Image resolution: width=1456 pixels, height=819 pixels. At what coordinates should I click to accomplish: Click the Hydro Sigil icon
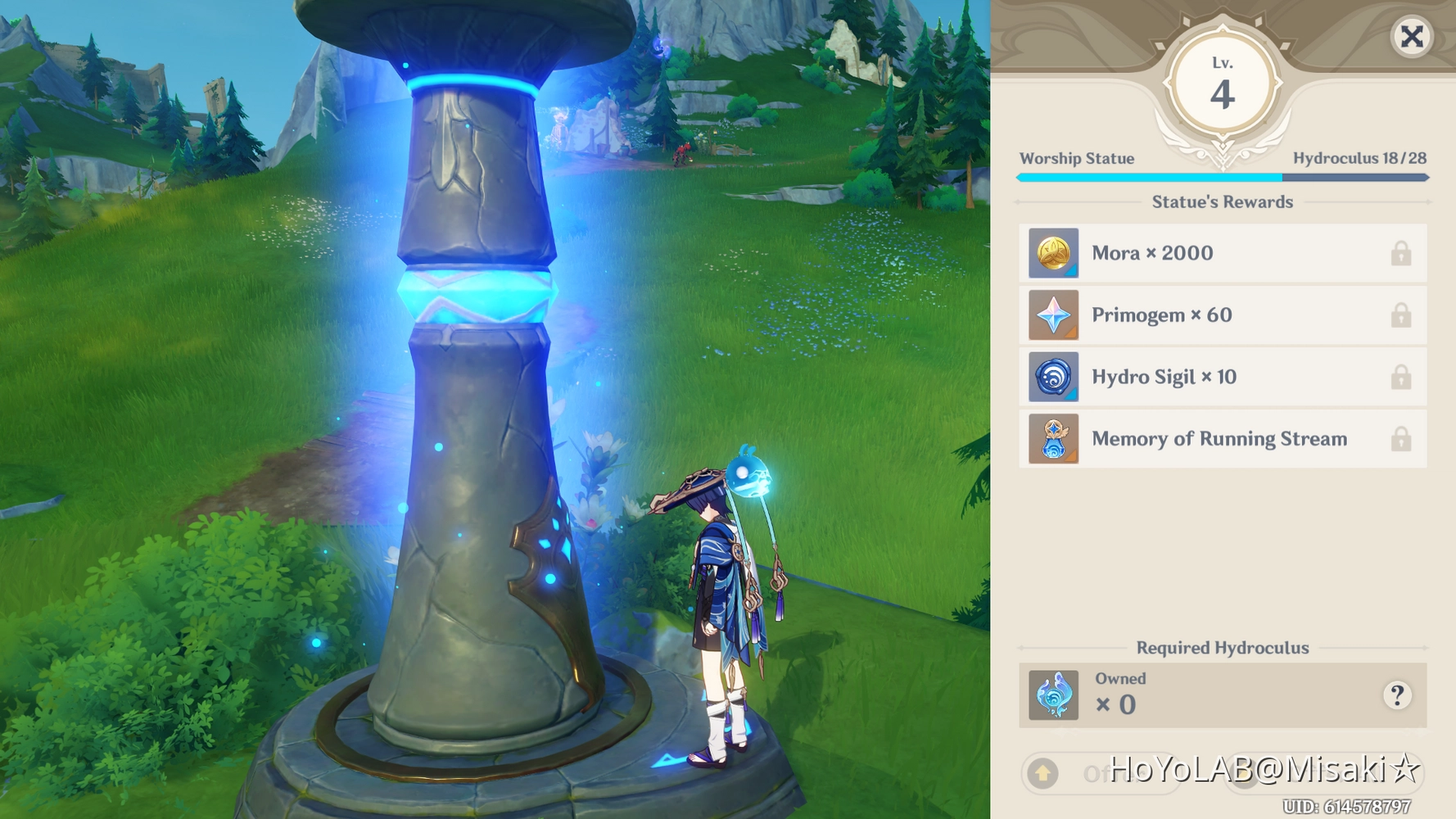1053,377
